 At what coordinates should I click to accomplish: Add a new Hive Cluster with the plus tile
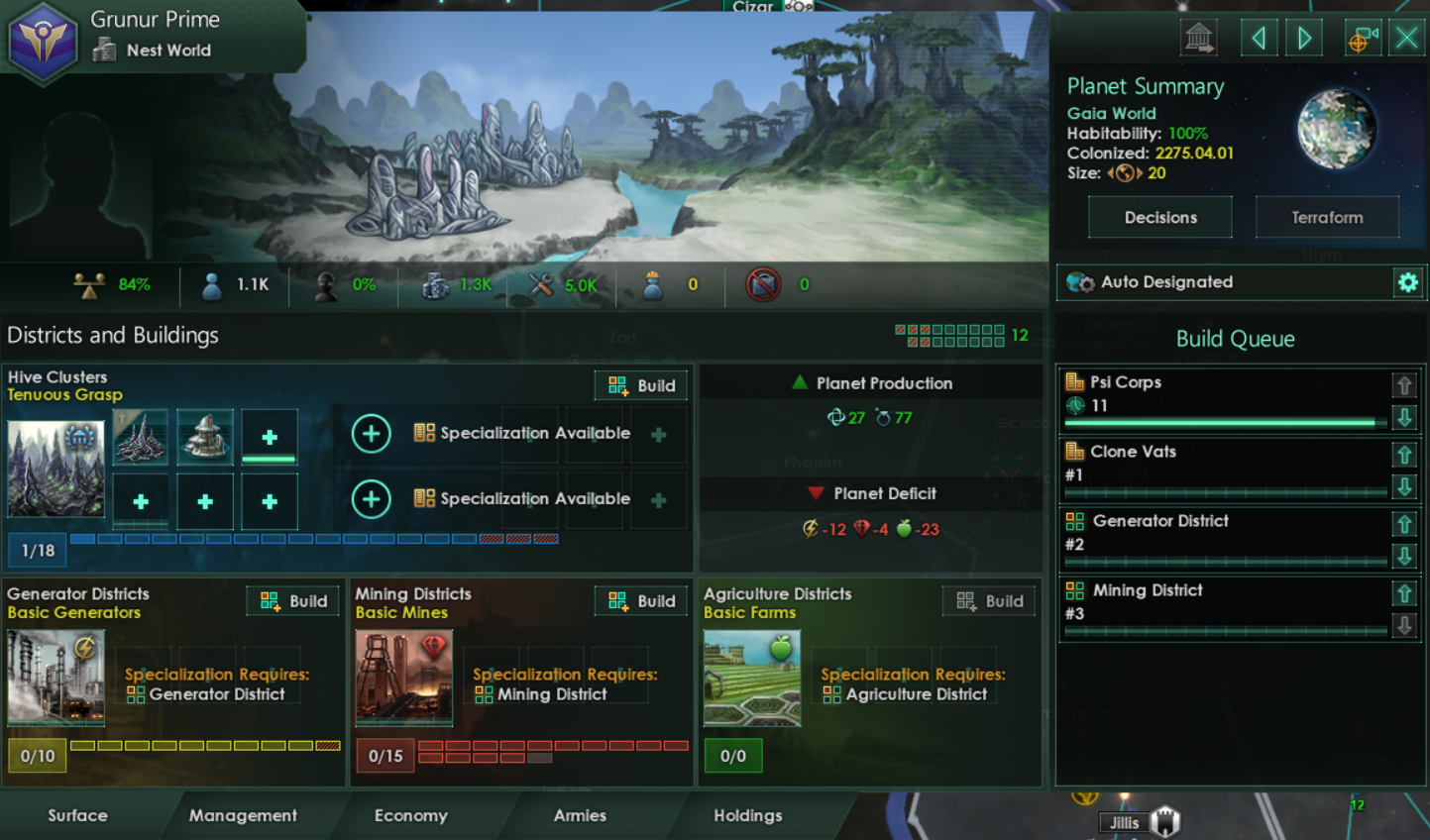click(269, 436)
